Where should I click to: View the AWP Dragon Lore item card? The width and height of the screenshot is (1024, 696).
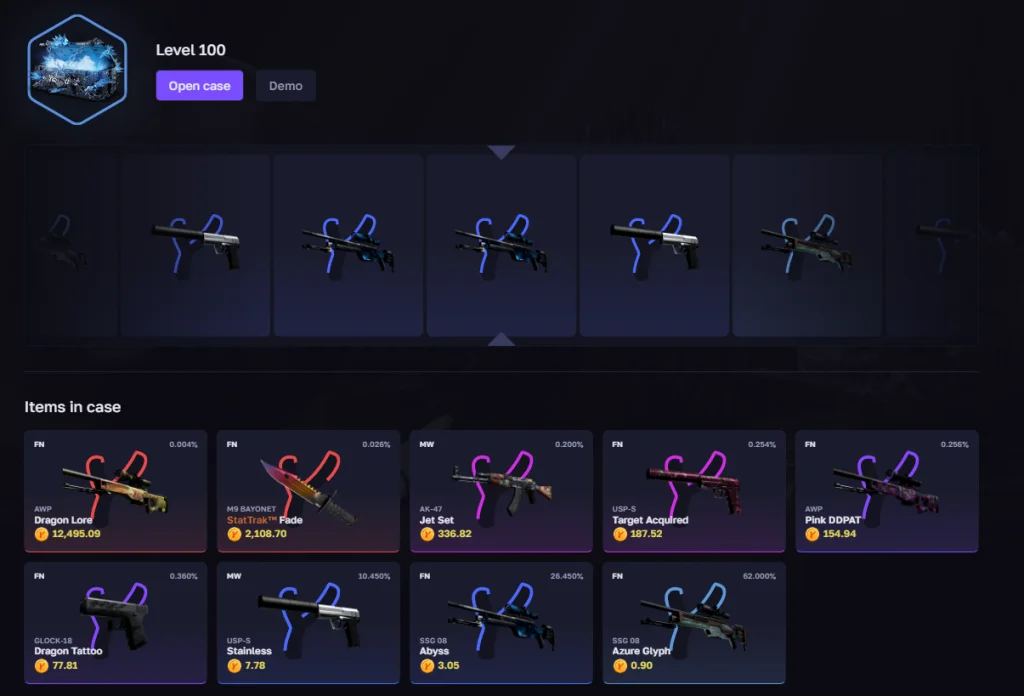point(116,491)
